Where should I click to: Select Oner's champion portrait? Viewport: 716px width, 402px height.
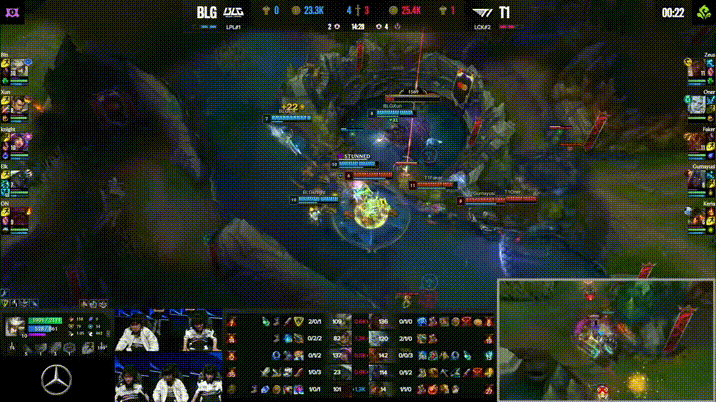coord(696,106)
